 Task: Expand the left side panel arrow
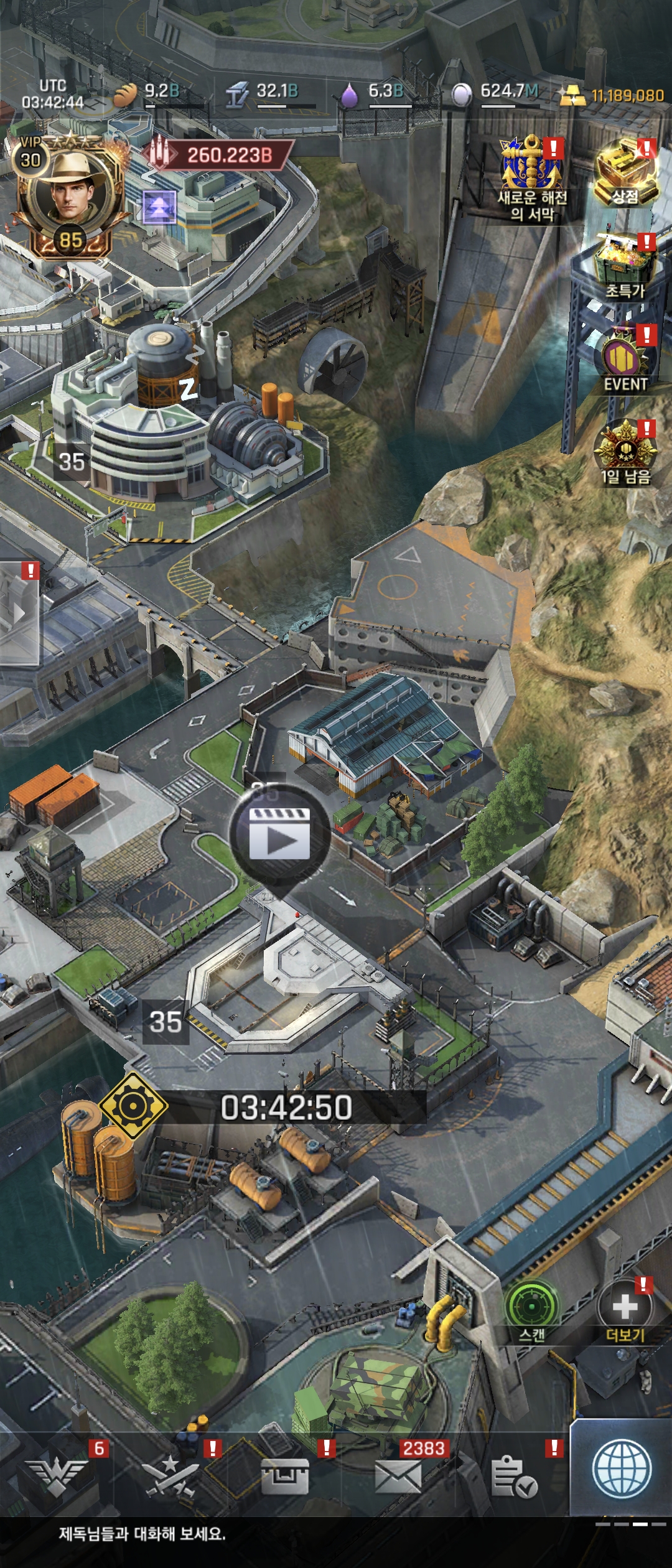point(20,614)
